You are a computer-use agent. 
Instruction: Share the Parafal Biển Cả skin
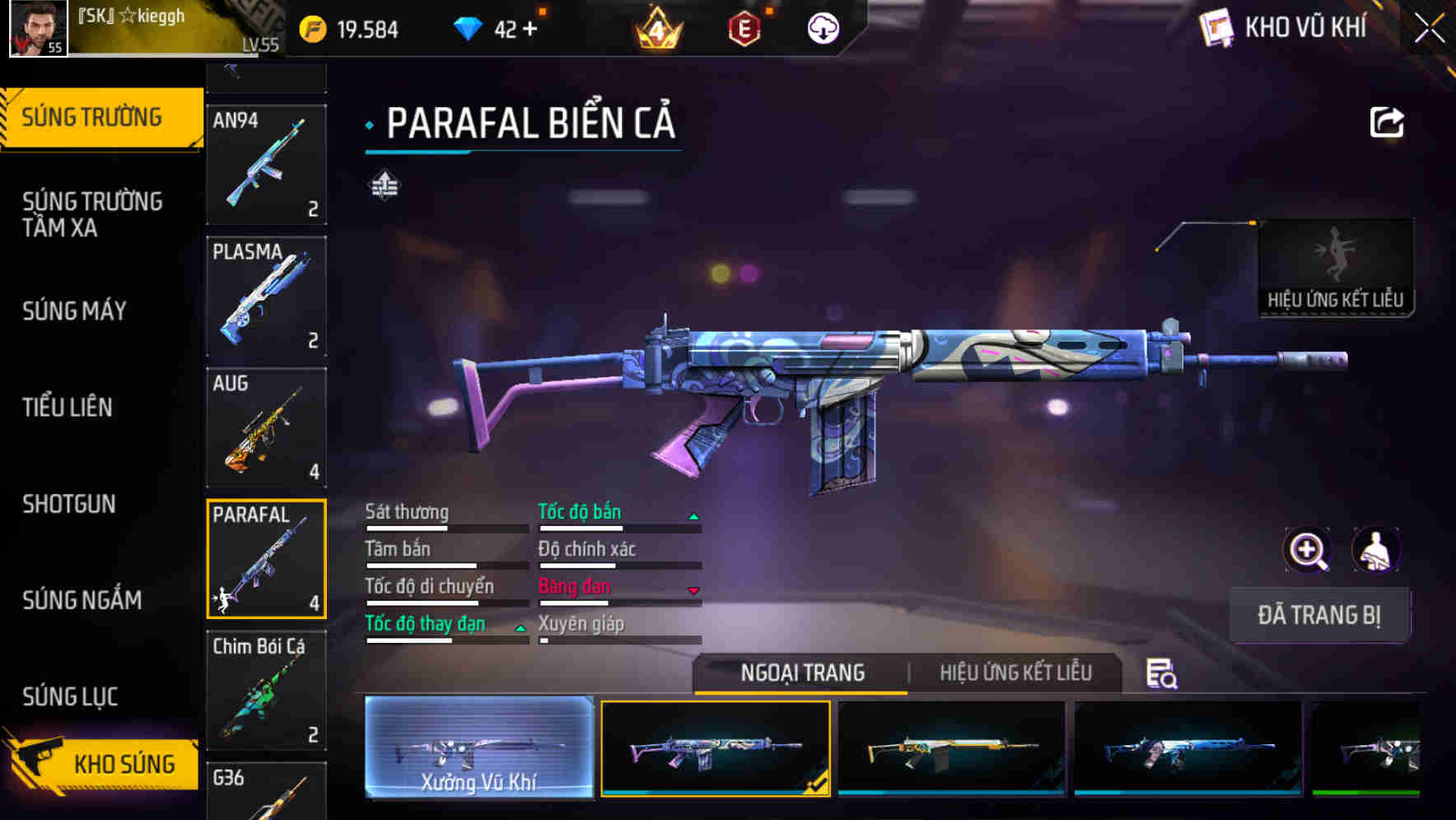[x=1387, y=122]
